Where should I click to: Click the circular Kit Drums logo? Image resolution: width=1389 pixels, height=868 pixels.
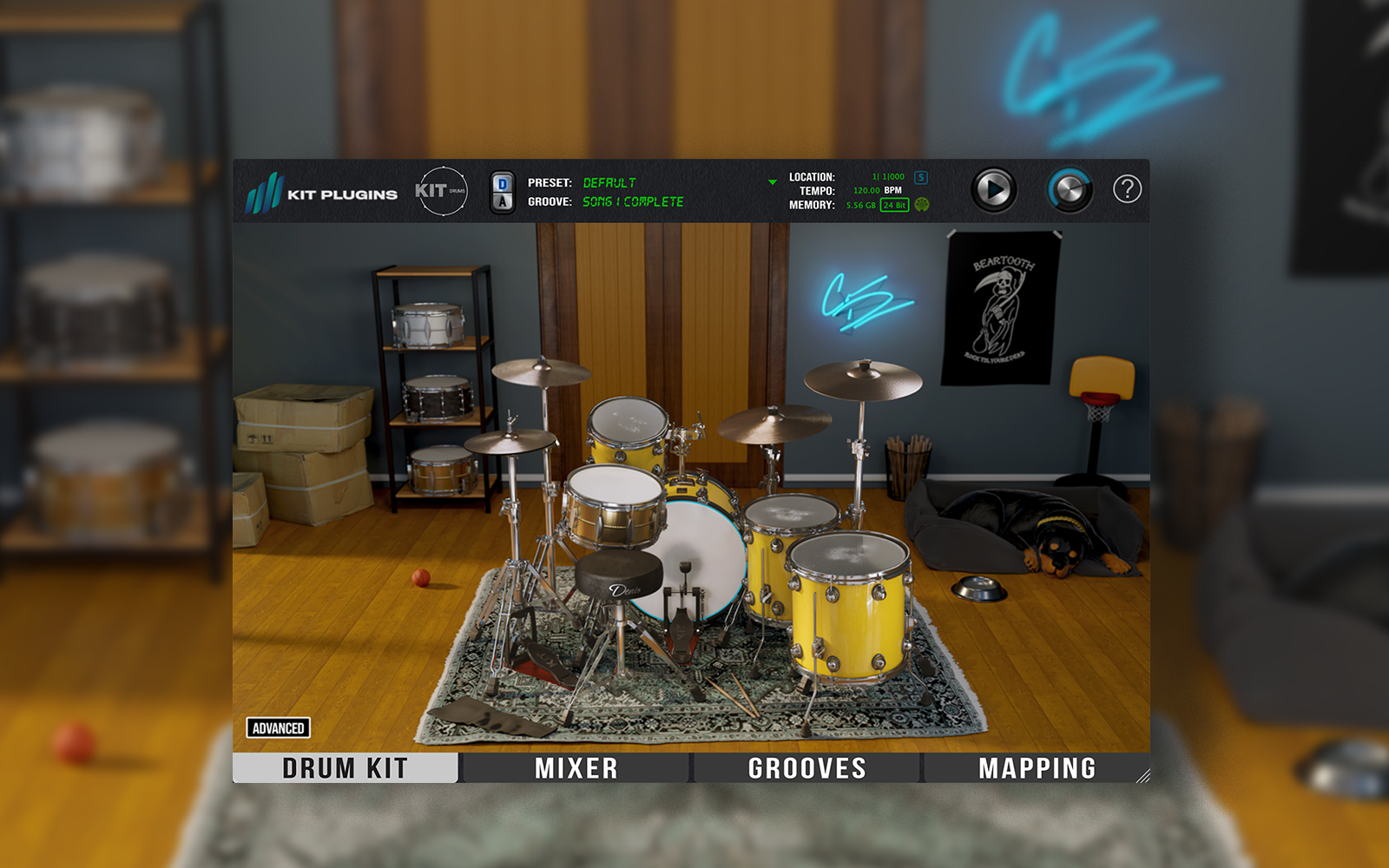441,191
